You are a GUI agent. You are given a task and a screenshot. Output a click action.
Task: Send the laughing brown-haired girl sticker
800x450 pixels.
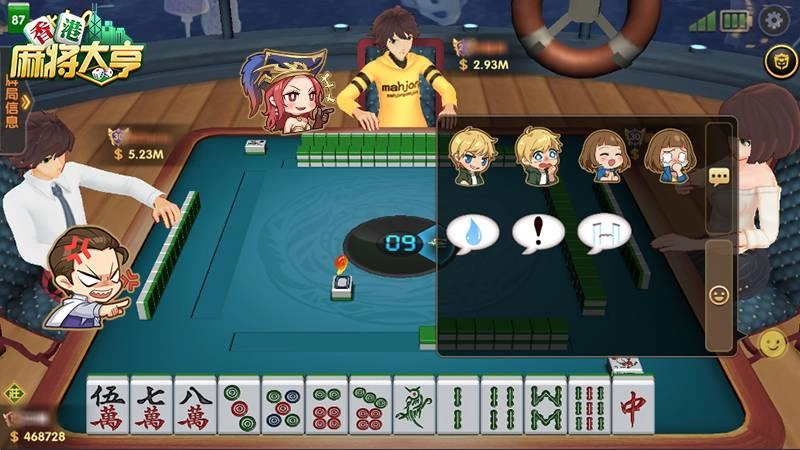click(x=603, y=157)
